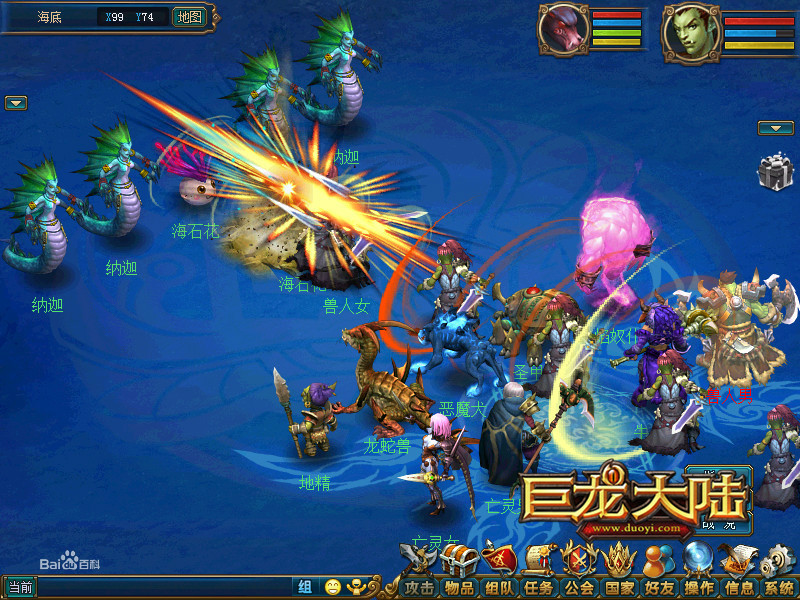Toggle the 组 group chat button
This screenshot has height=600, width=800.
click(304, 587)
